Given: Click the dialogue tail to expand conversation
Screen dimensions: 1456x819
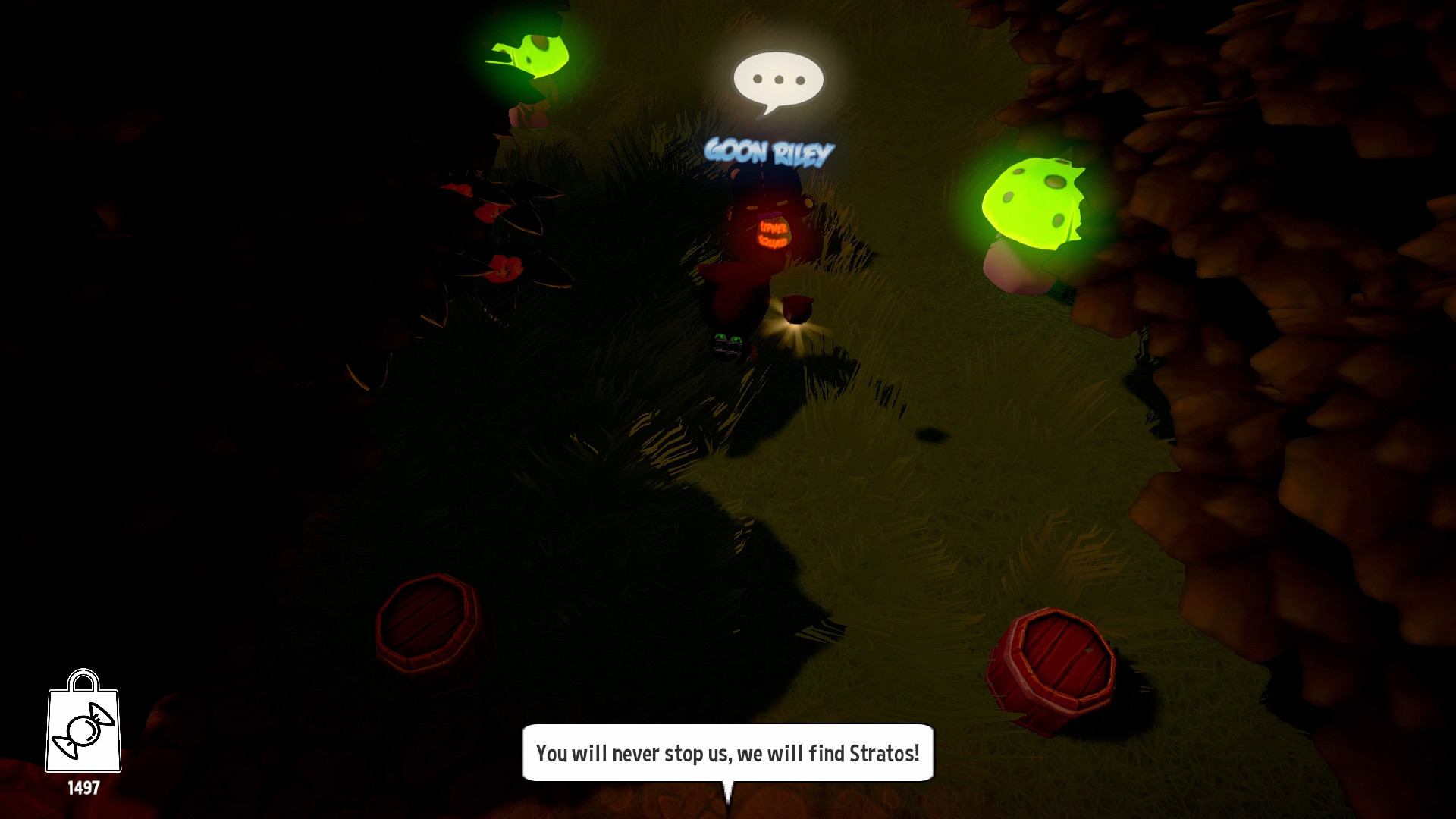Looking at the screenshot, I should tap(728, 792).
